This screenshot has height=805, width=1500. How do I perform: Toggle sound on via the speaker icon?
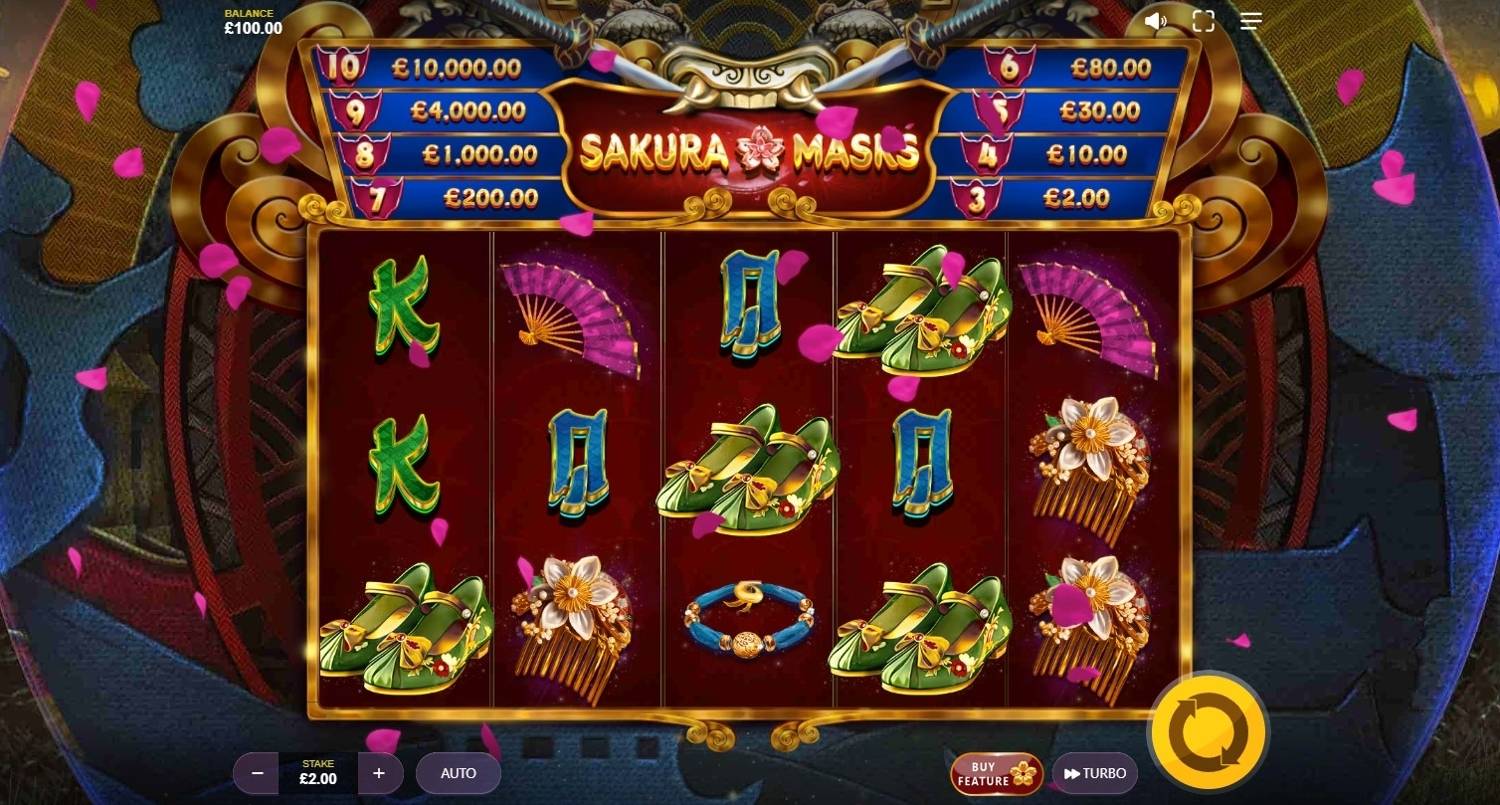1157,20
